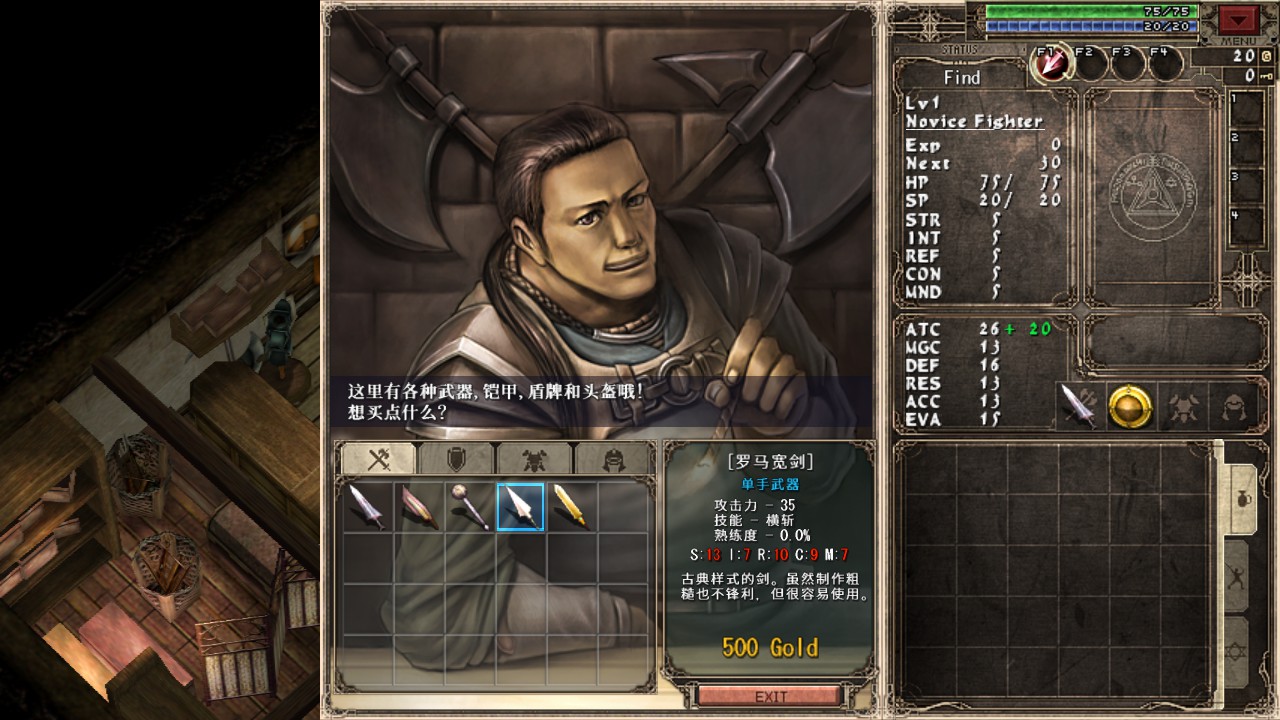Image resolution: width=1280 pixels, height=720 pixels.
Task: Click the equipped sword weapon slot
Action: tap(1079, 406)
